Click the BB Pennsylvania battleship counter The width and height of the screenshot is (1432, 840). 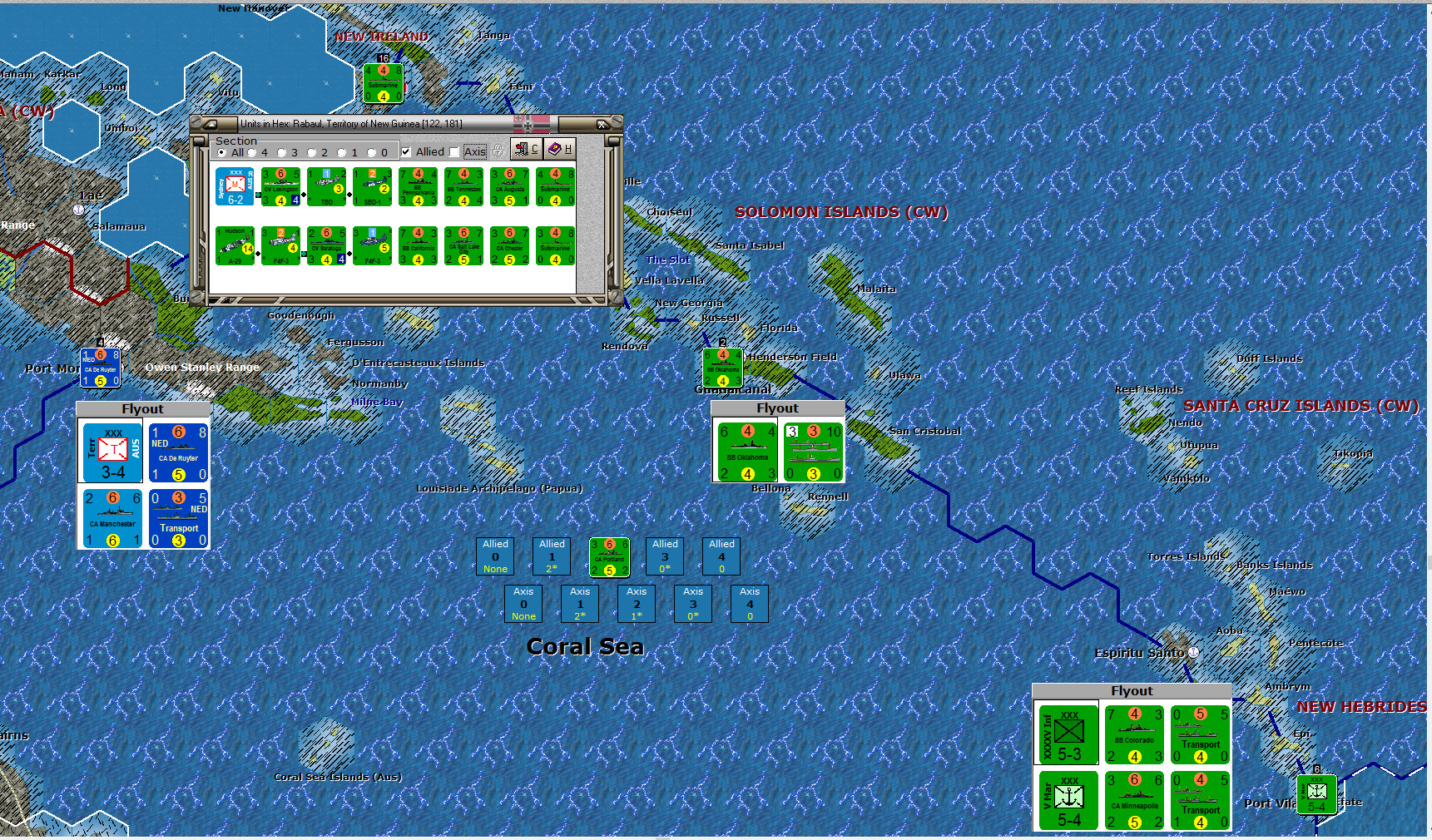[419, 187]
